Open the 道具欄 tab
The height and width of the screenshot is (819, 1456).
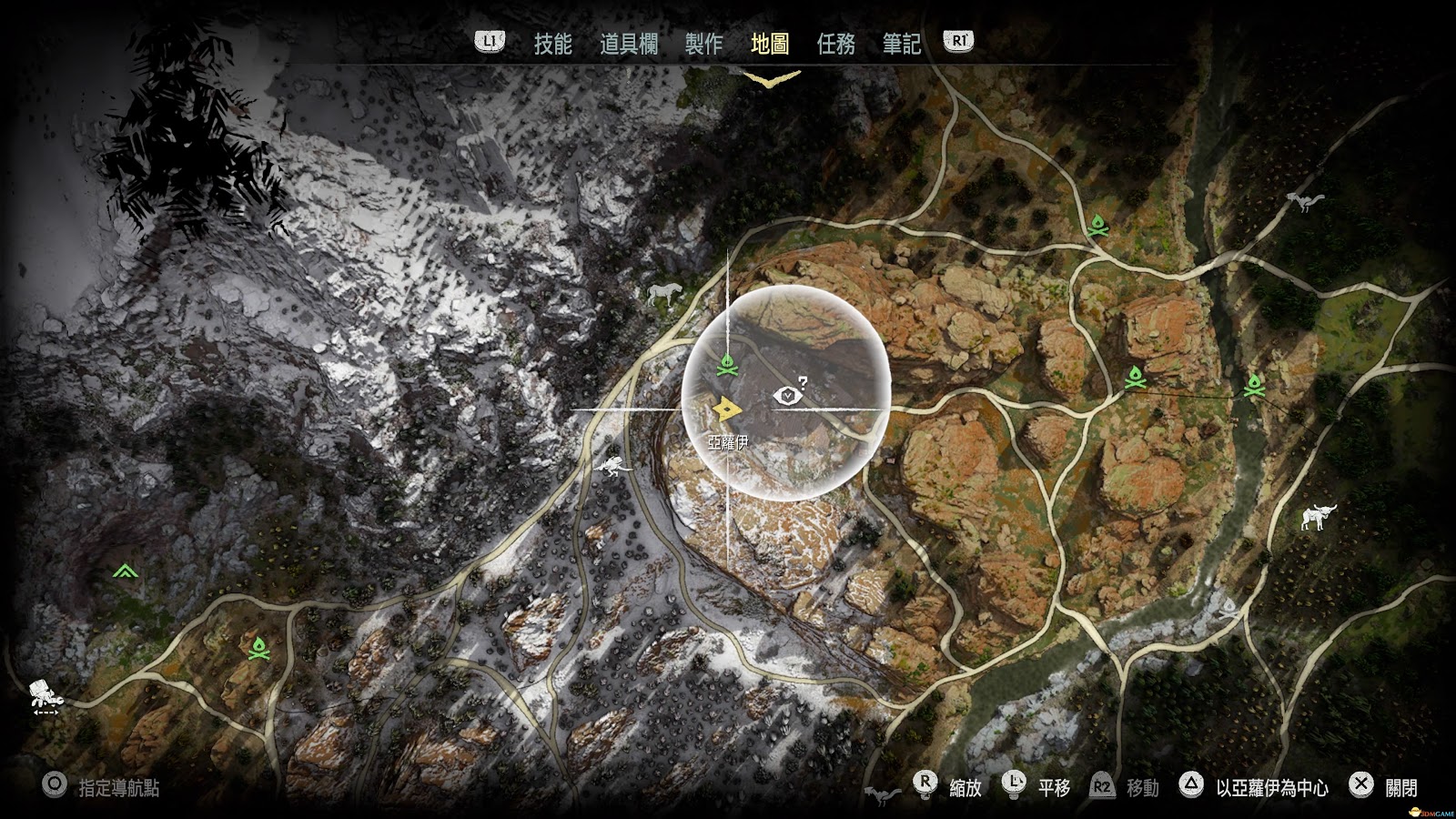(628, 44)
